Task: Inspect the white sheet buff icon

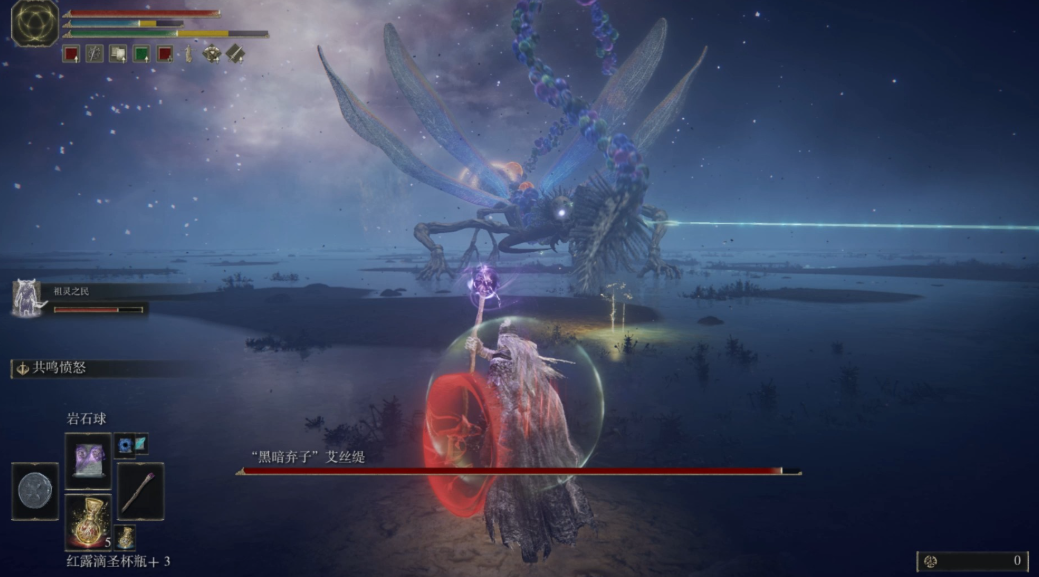Action: pyautogui.click(x=118, y=54)
